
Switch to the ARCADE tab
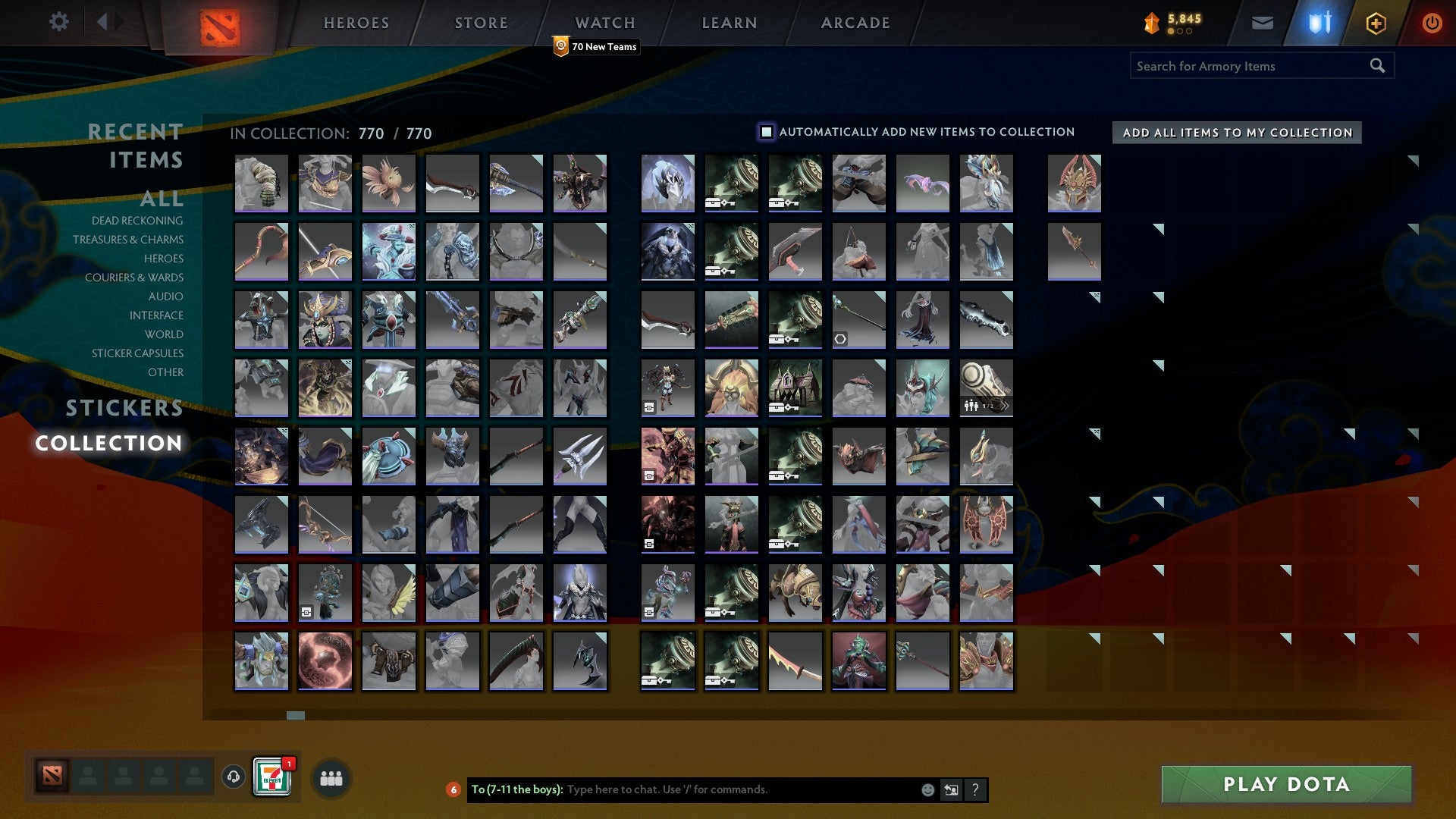pos(855,23)
